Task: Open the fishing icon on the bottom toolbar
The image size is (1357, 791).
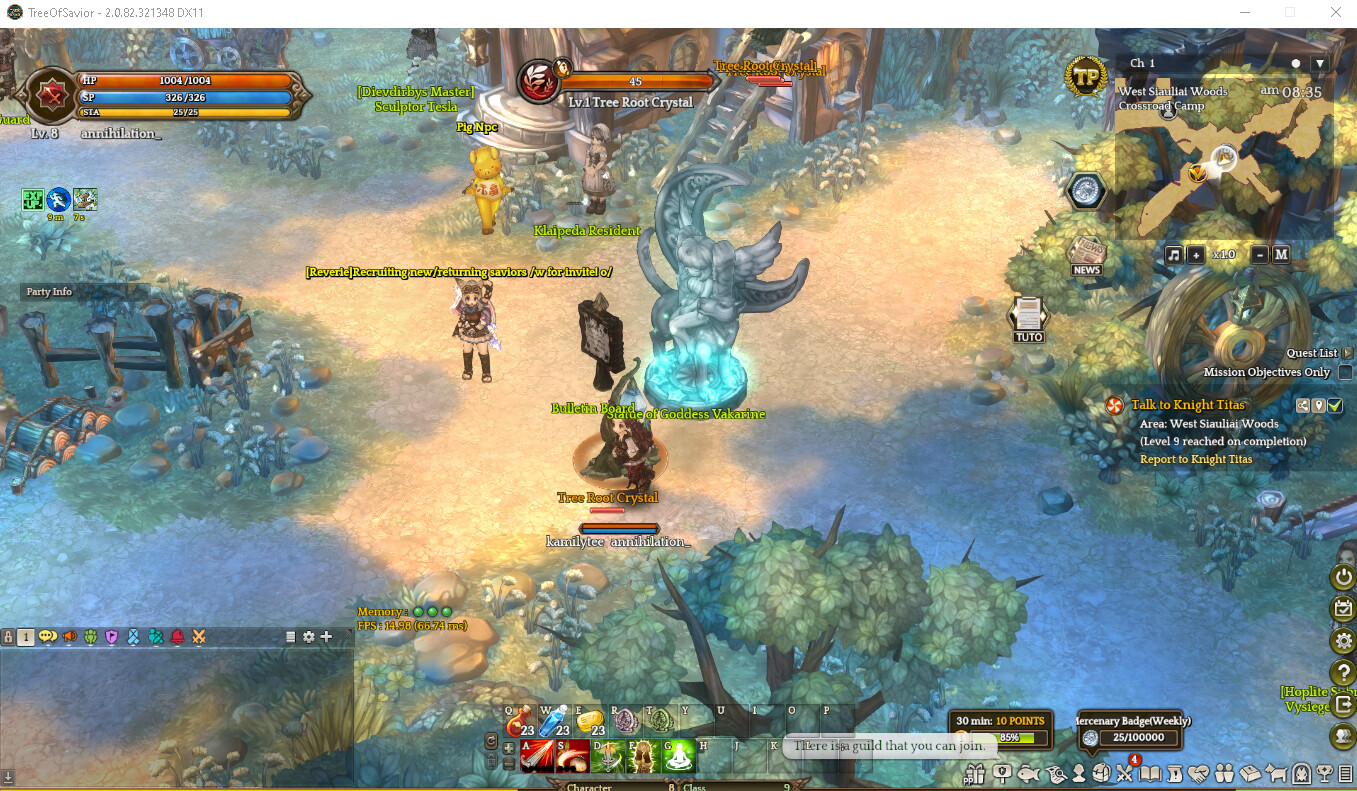Action: 1029,773
